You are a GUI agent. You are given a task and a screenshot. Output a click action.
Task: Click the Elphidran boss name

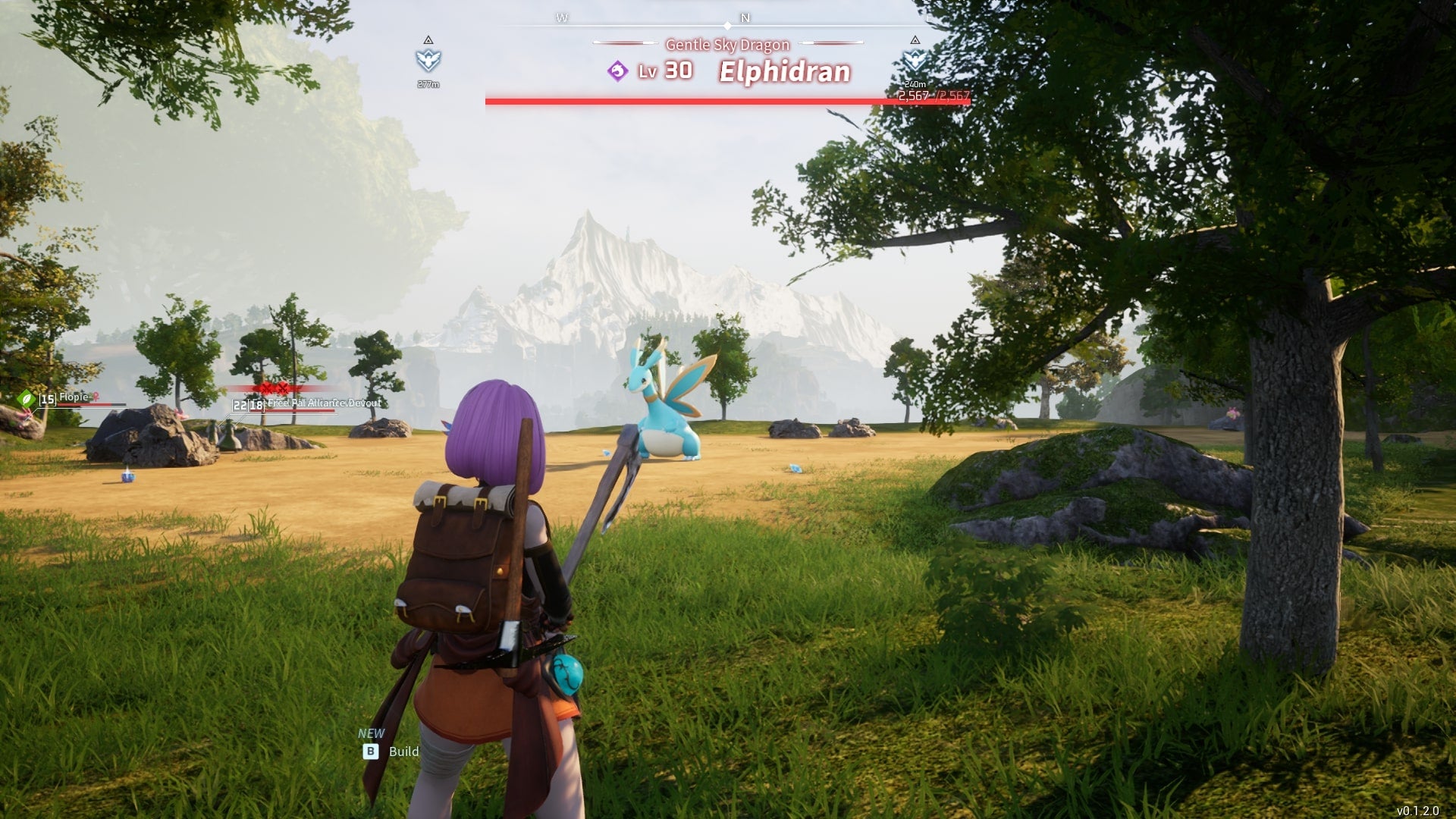pos(784,71)
